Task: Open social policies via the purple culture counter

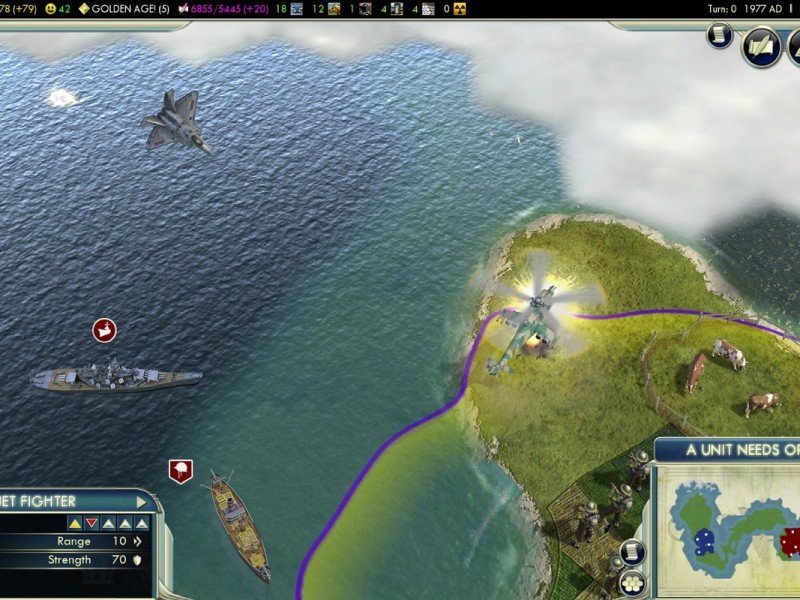Action: click(225, 9)
